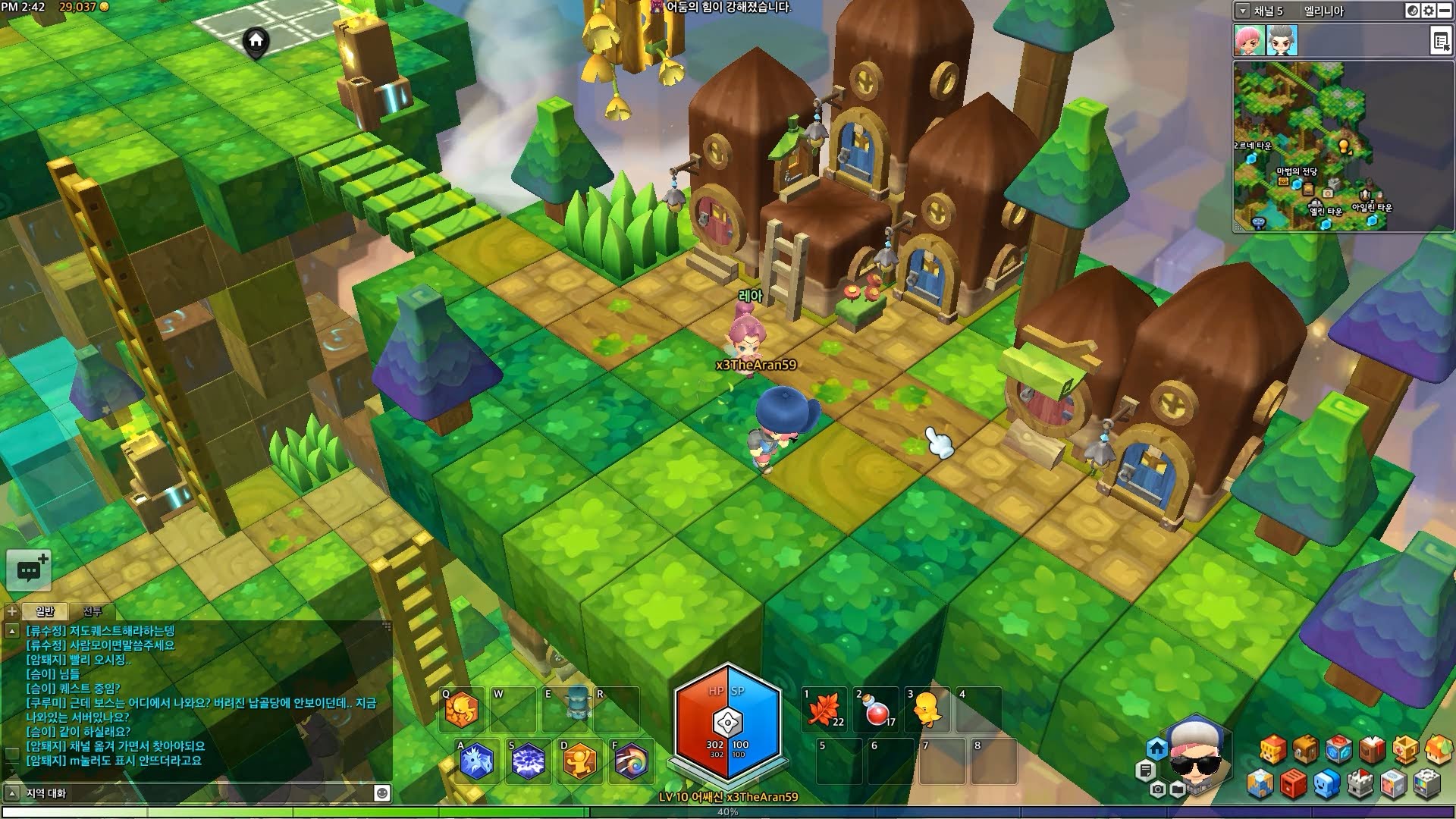1456x819 pixels.
Task: Take a screenshot with the camera icon
Action: (1158, 789)
